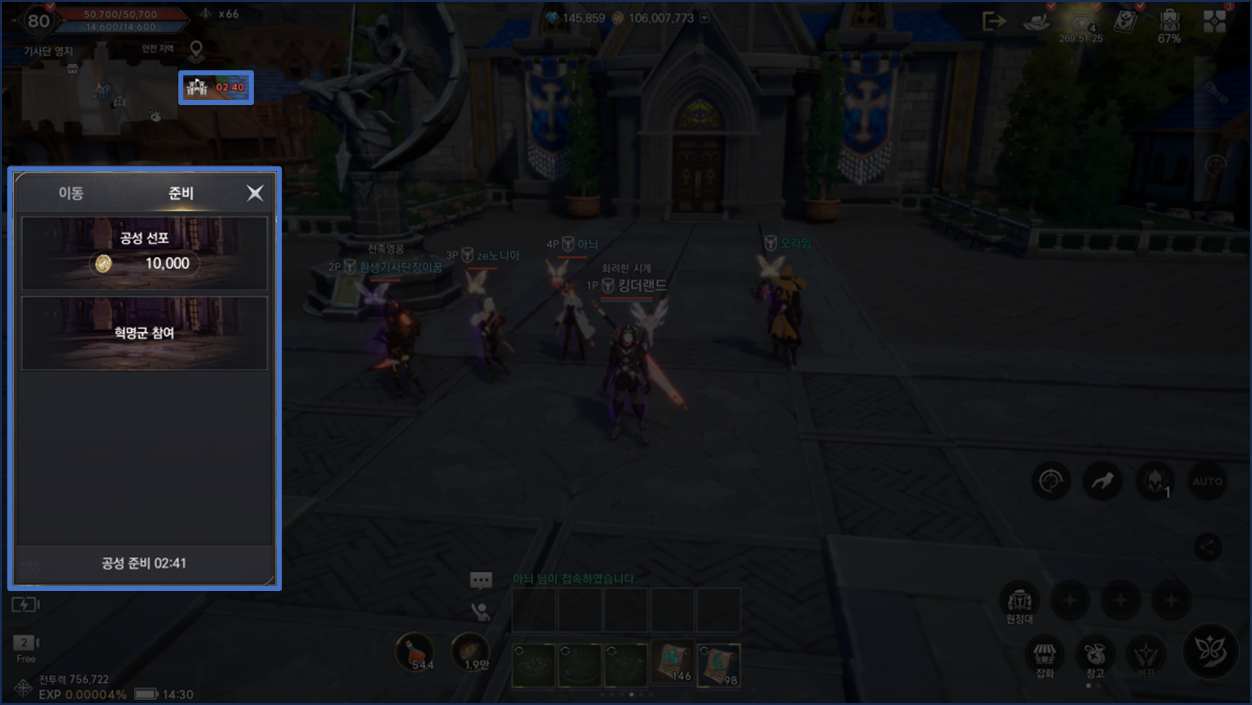Open the share icon button

coord(1208,546)
